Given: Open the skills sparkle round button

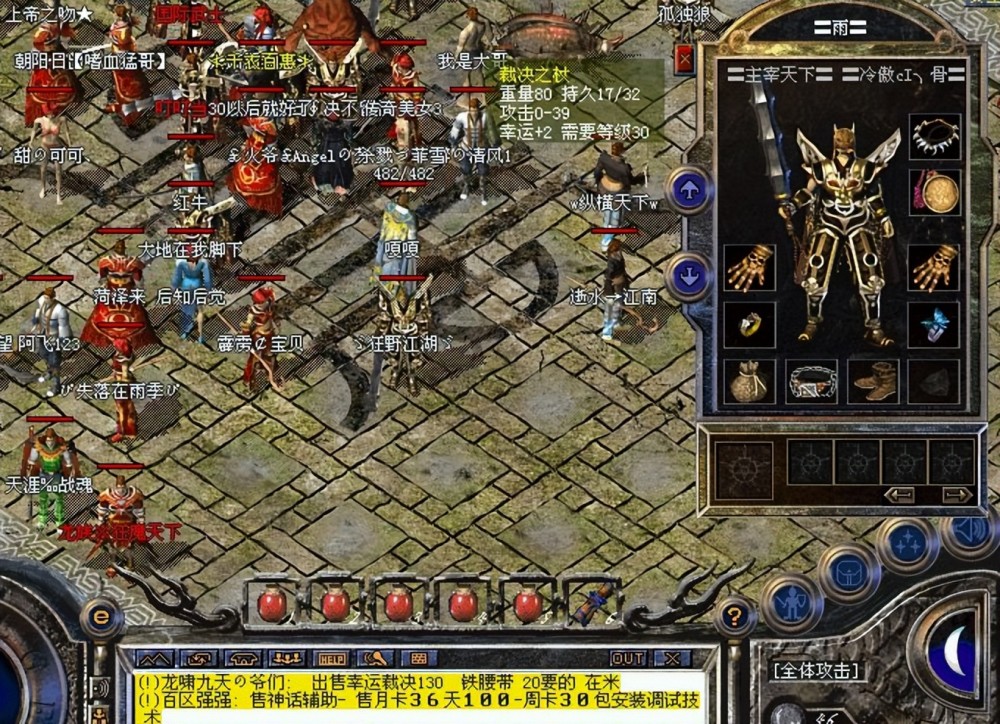Looking at the screenshot, I should [908, 545].
